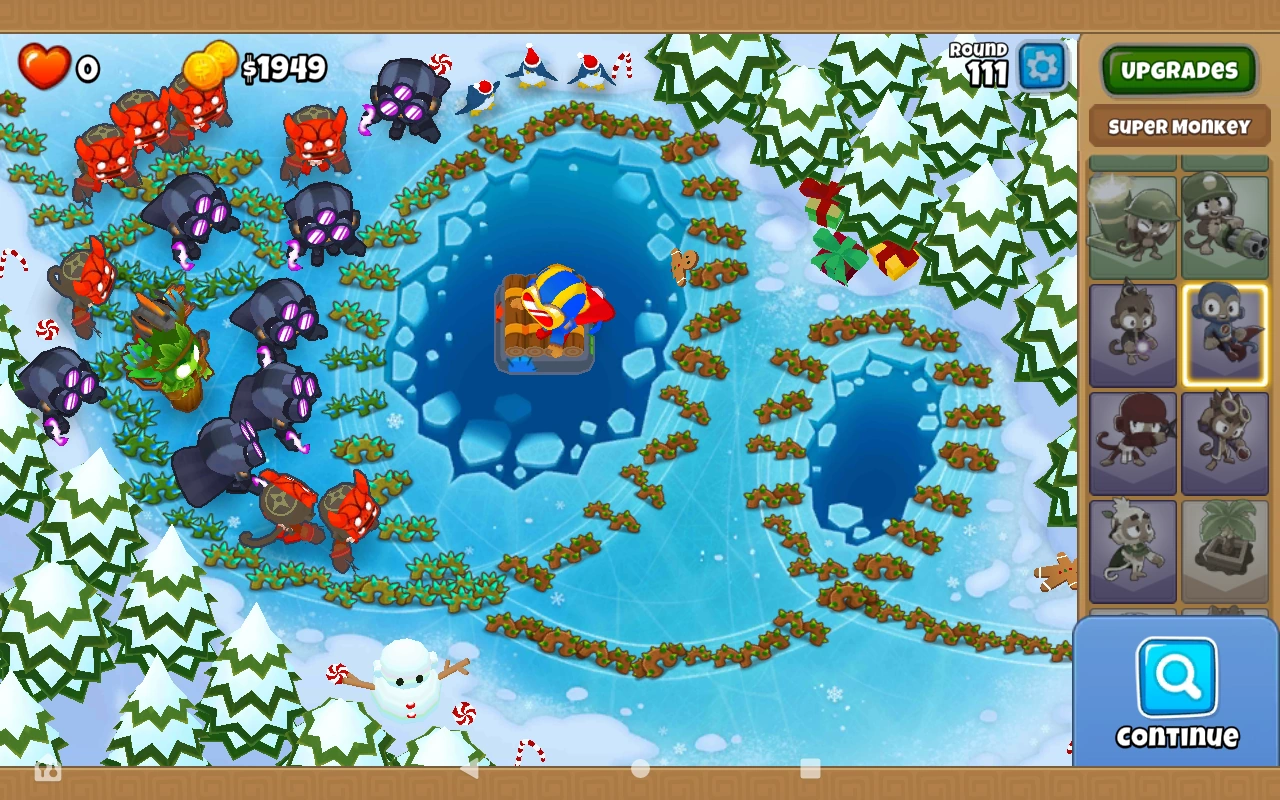Click the Super Monkey name label
1280x800 pixels.
1179,126
